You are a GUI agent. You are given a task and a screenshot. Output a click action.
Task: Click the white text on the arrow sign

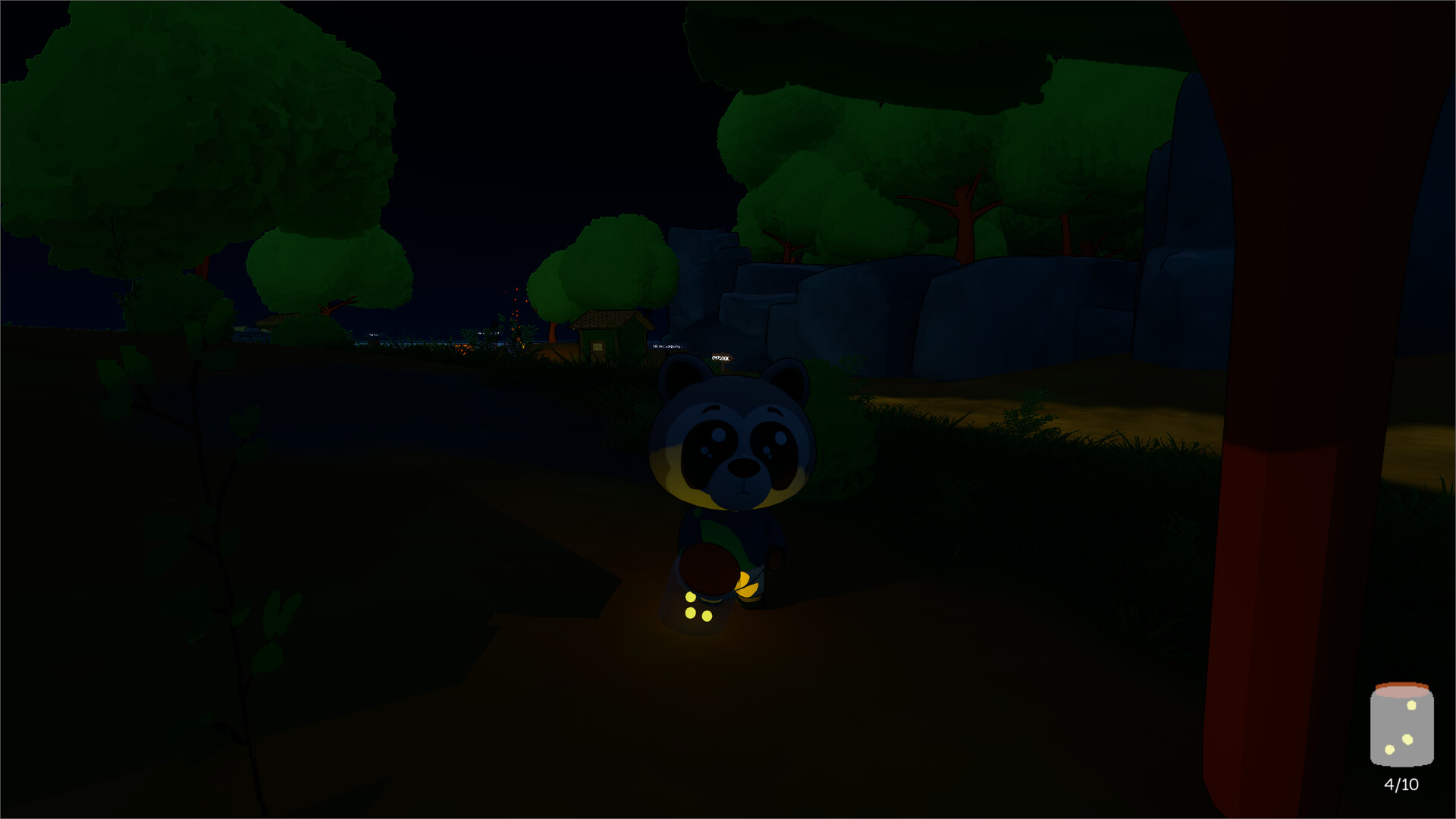(x=720, y=358)
